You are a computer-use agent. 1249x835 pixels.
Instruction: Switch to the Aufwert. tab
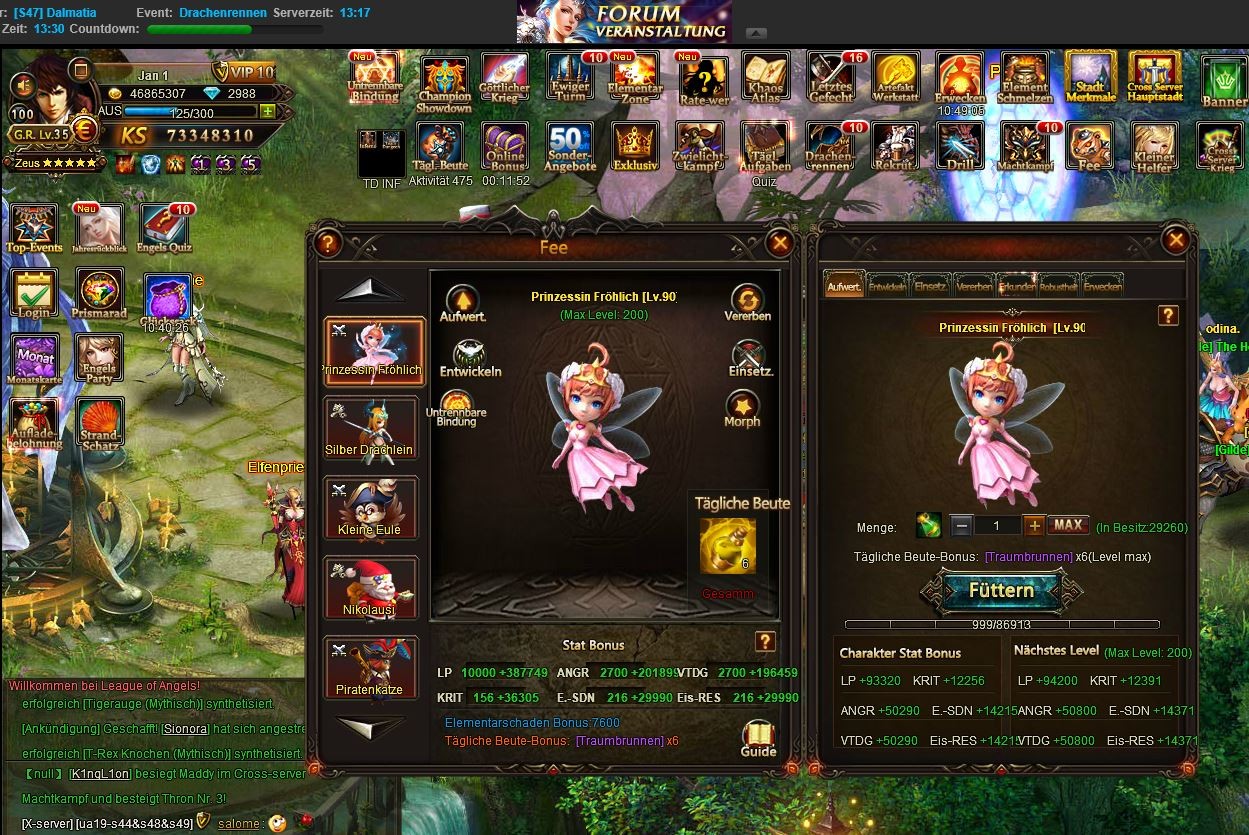pos(844,286)
